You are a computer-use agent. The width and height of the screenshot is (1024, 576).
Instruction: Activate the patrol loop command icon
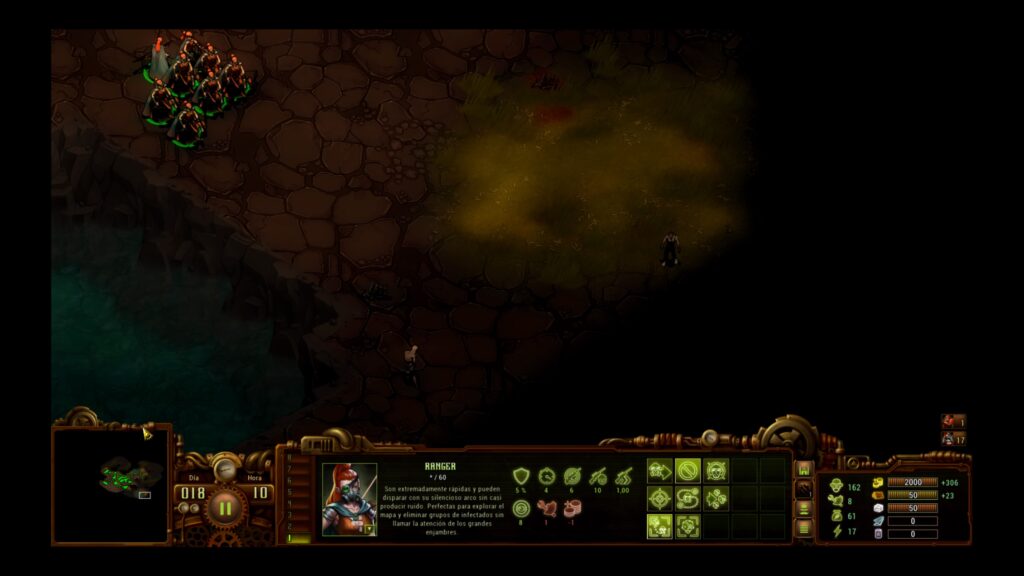[x=687, y=498]
